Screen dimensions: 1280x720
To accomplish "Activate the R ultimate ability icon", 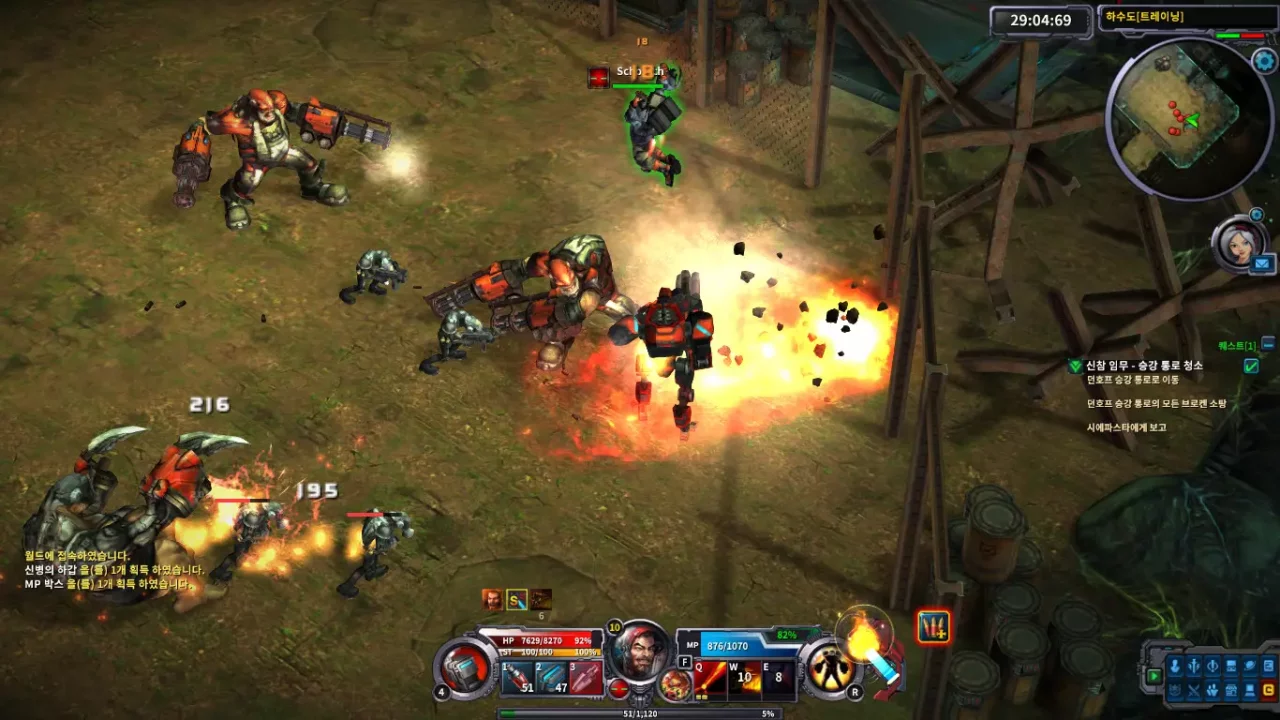I will [x=830, y=672].
